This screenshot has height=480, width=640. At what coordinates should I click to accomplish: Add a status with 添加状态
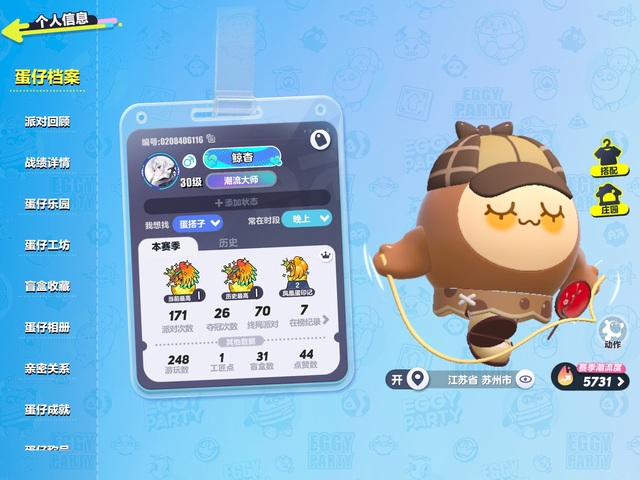[236, 203]
